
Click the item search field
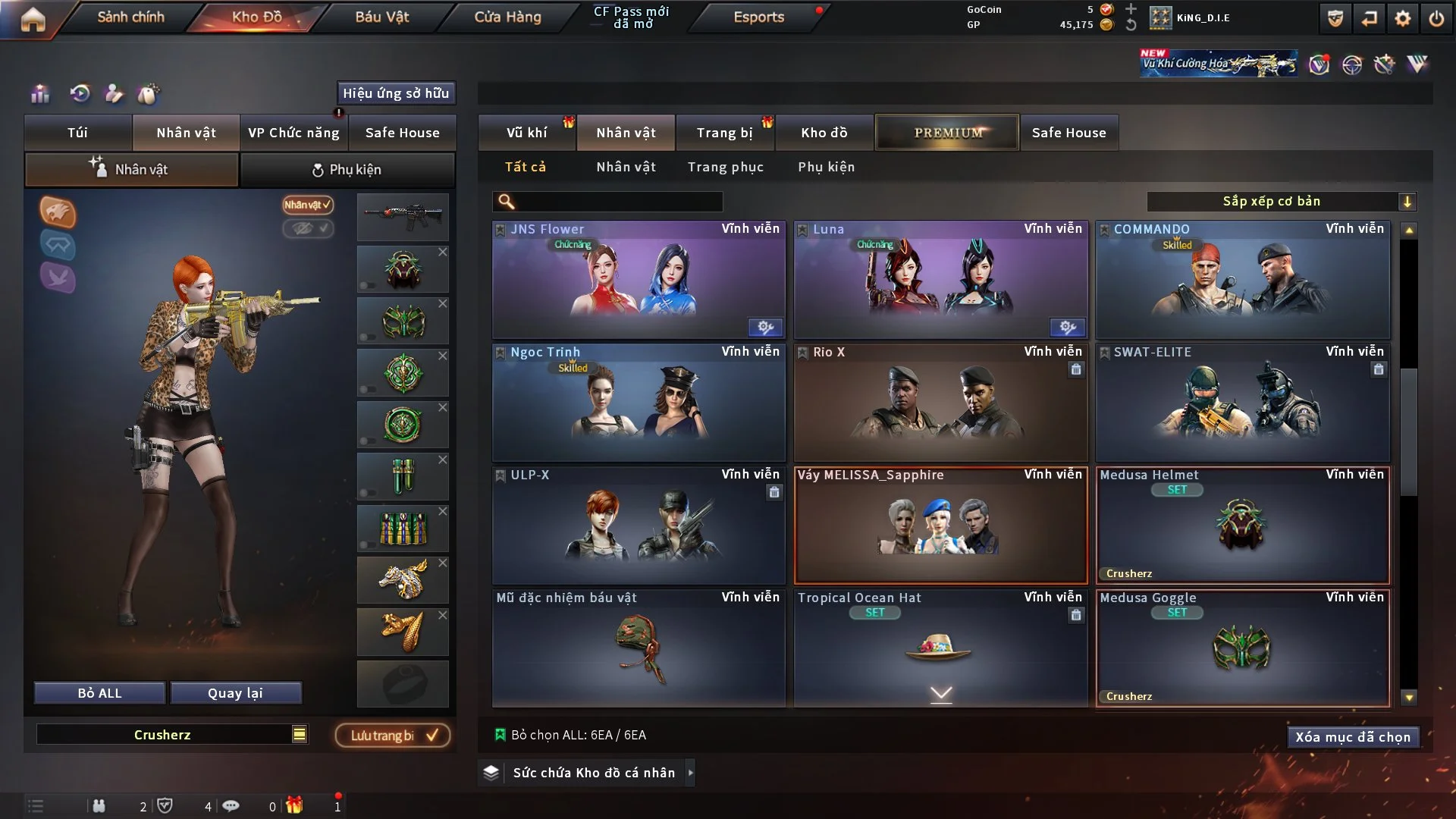(x=618, y=202)
